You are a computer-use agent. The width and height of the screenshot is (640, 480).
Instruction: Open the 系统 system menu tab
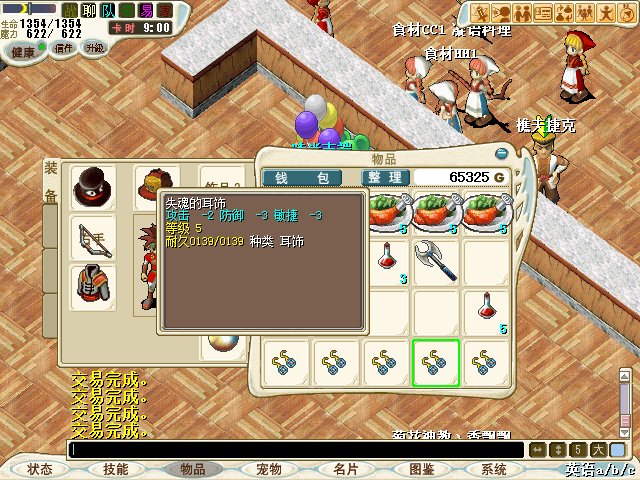[x=494, y=469]
